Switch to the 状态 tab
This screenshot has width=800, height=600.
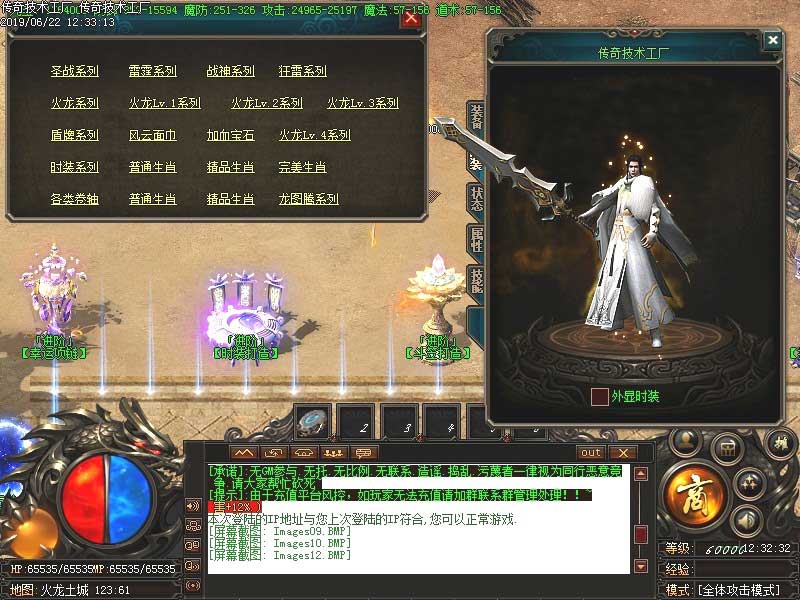pyautogui.click(x=477, y=198)
